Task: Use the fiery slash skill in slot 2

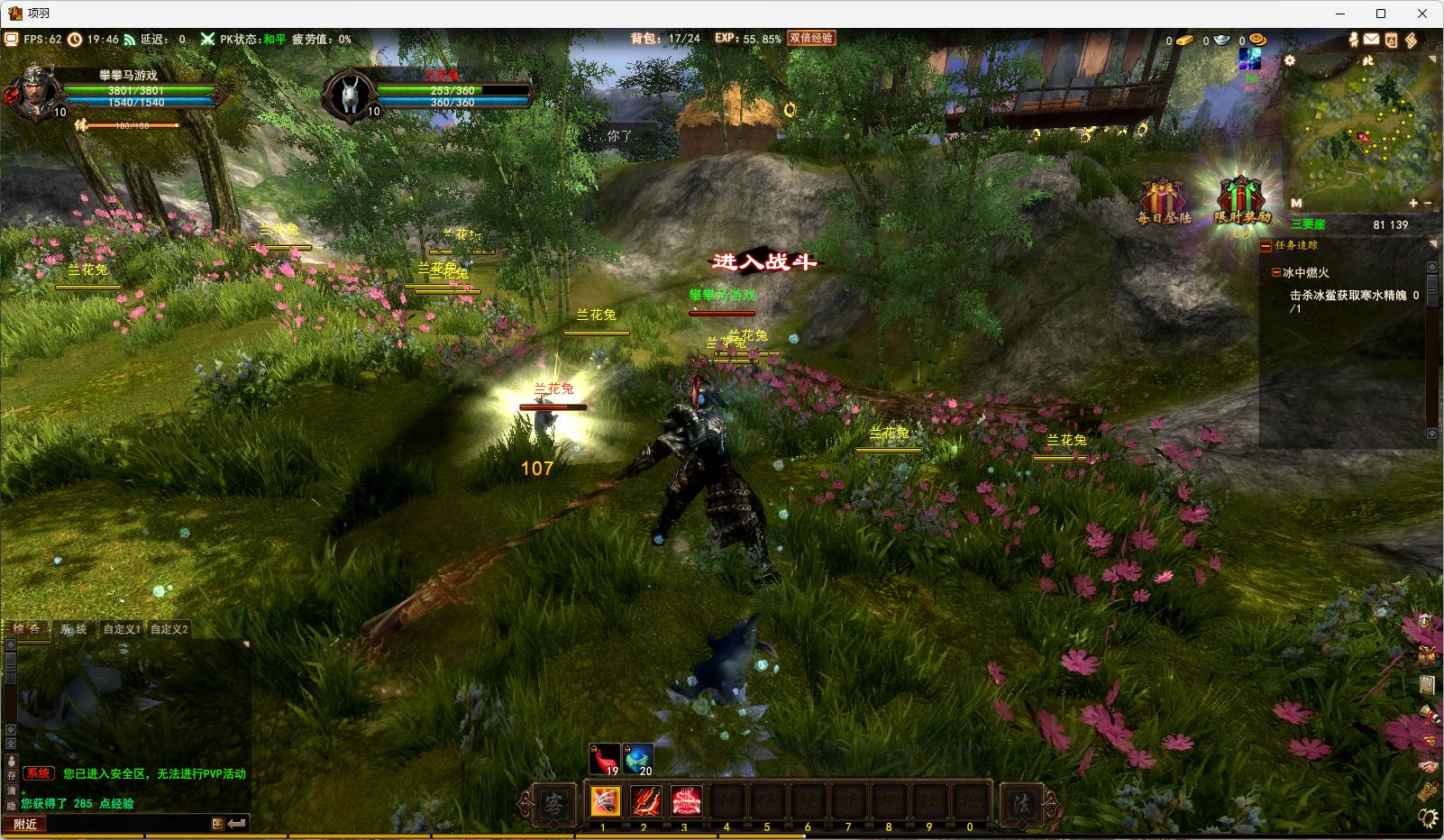Action: point(644,800)
